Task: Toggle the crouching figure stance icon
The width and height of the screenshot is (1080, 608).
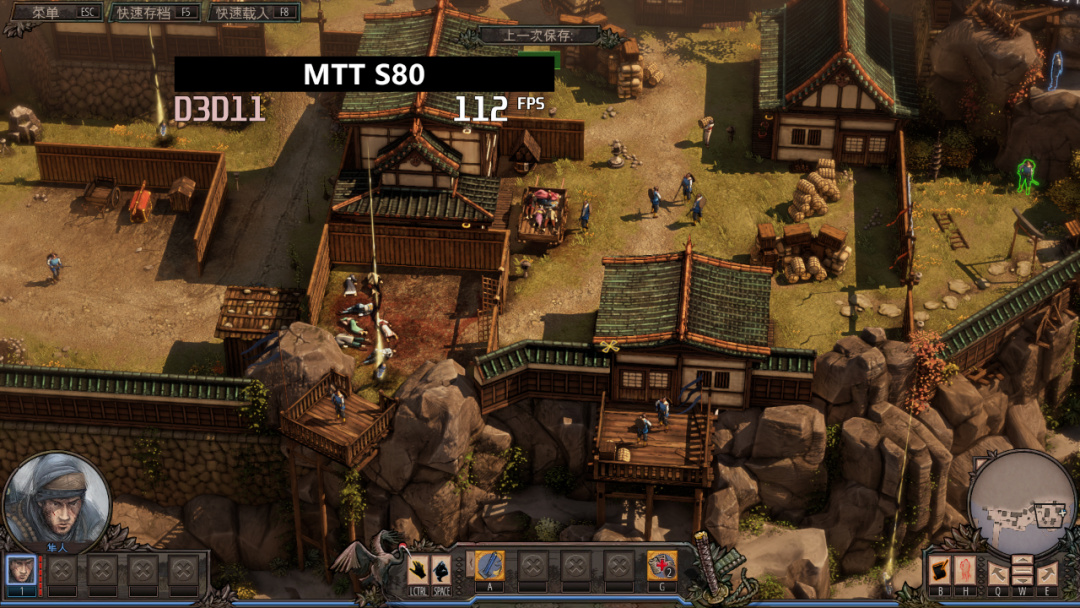Action: [443, 568]
